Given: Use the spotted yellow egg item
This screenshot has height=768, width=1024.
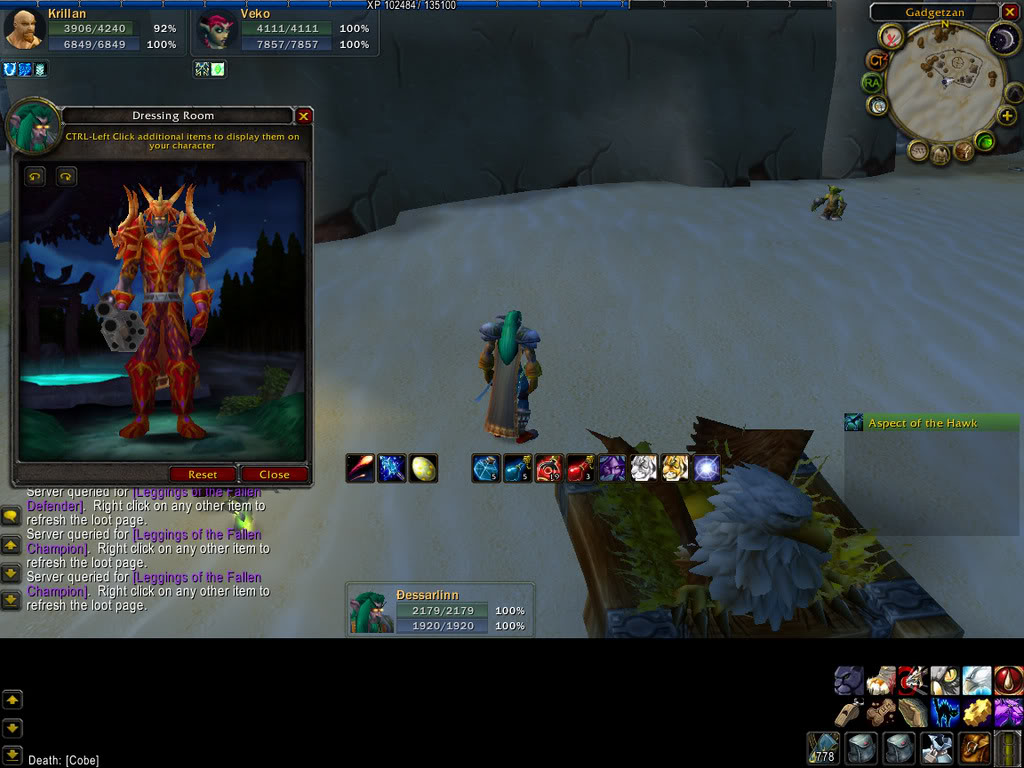Looking at the screenshot, I should 423,468.
